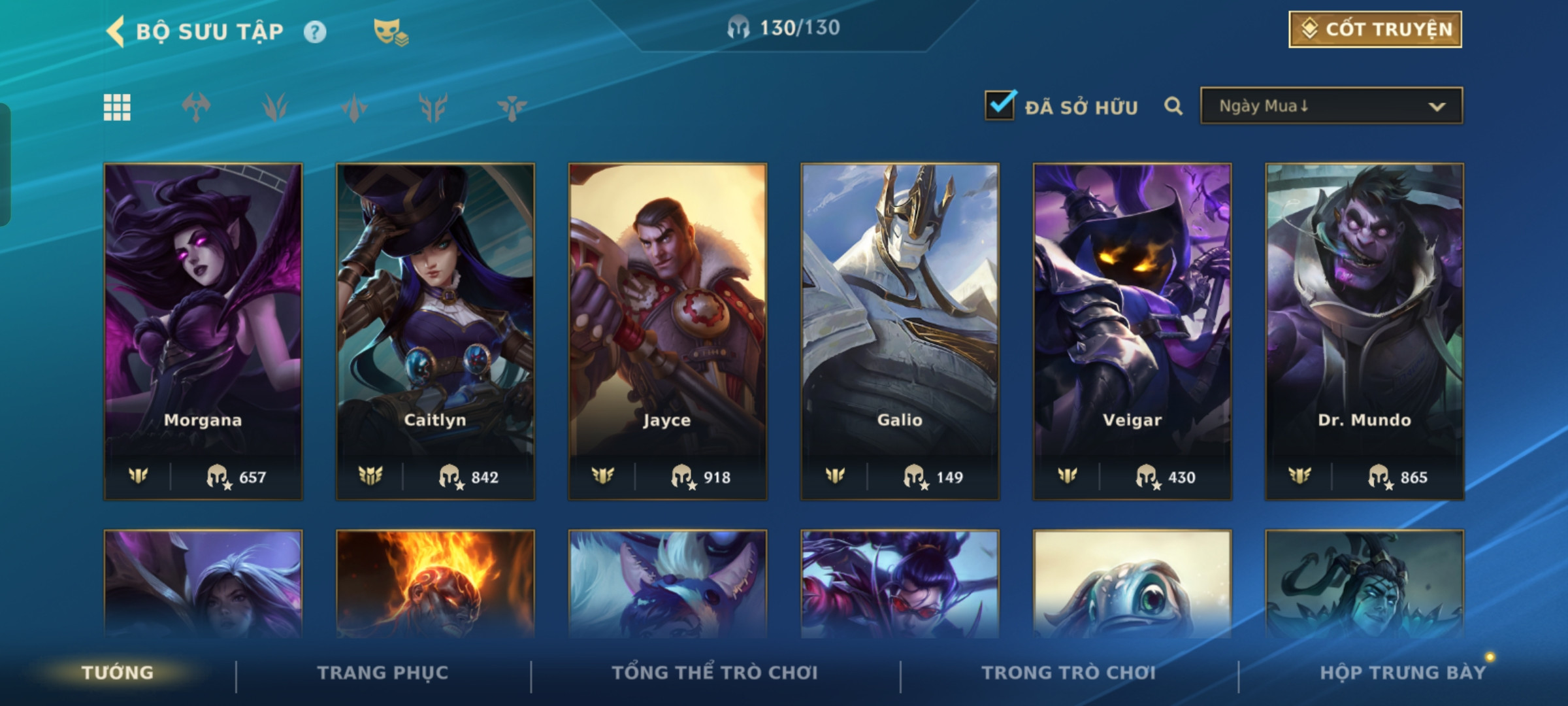This screenshot has height=706, width=1568.
Task: Open the question mark help icon
Action: click(x=315, y=32)
